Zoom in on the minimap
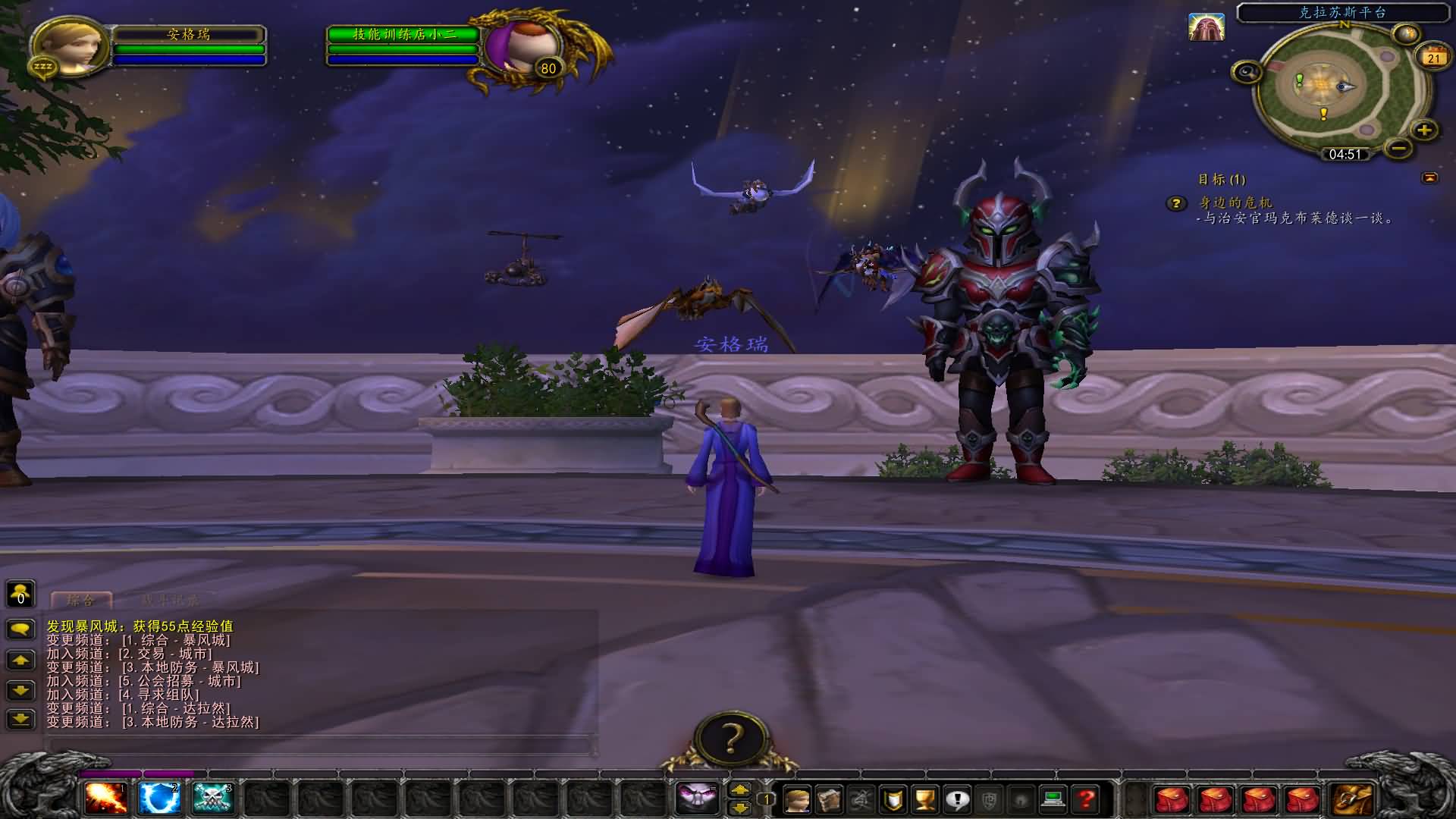Image resolution: width=1456 pixels, height=819 pixels. [1424, 130]
